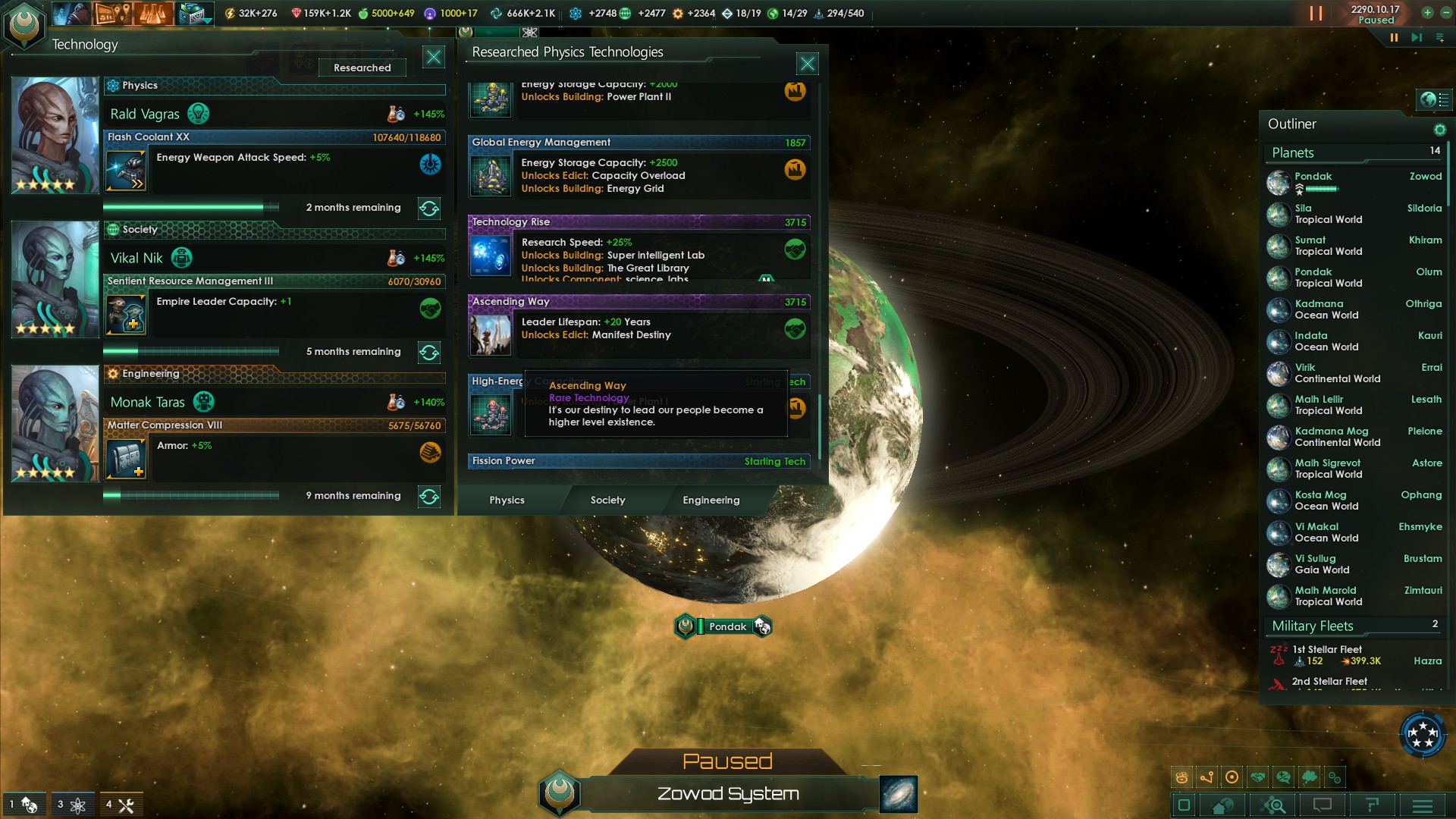Switch to the Engineering tab
This screenshot has width=1456, height=819.
click(711, 500)
